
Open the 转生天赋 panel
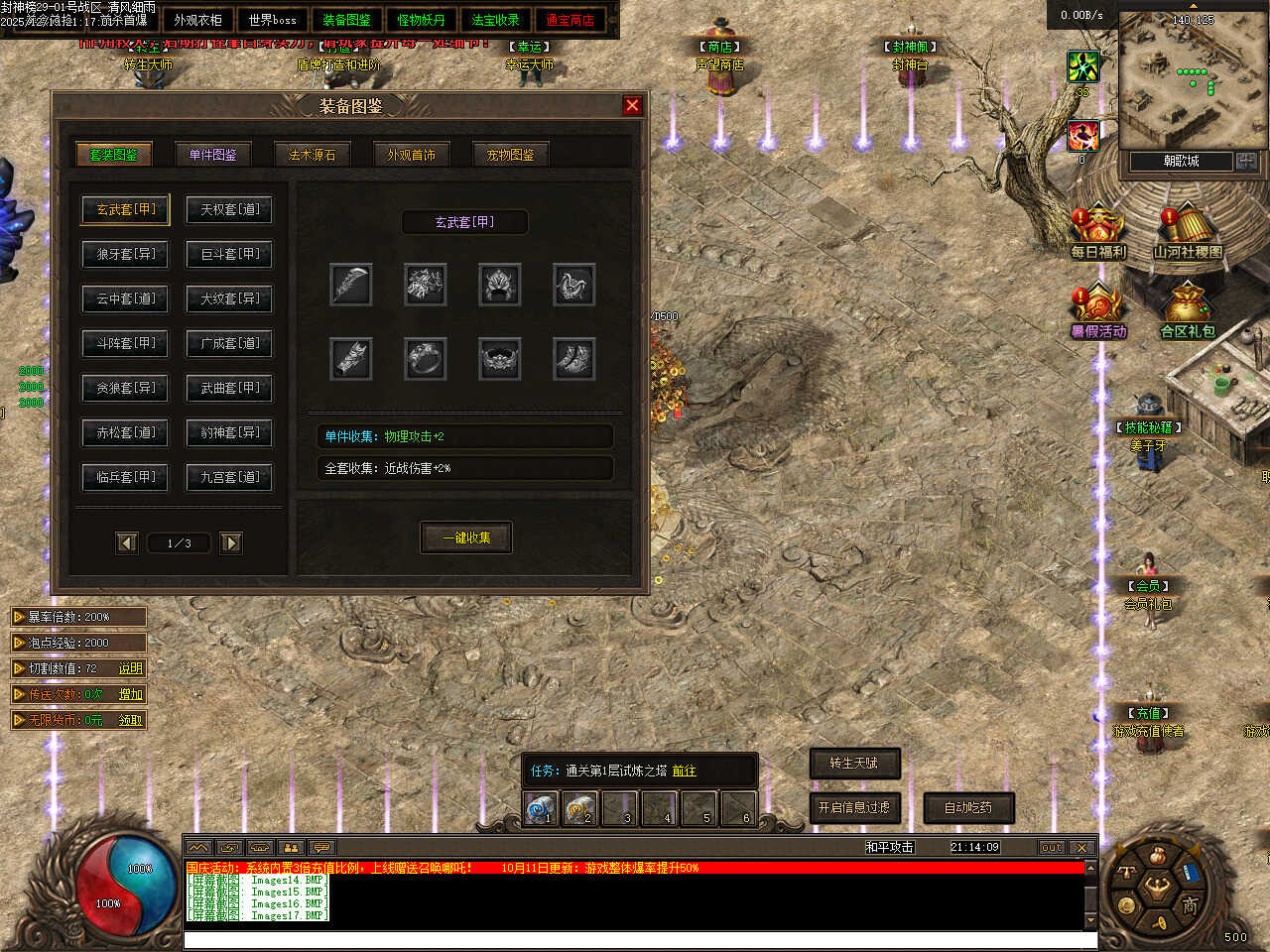(x=854, y=763)
